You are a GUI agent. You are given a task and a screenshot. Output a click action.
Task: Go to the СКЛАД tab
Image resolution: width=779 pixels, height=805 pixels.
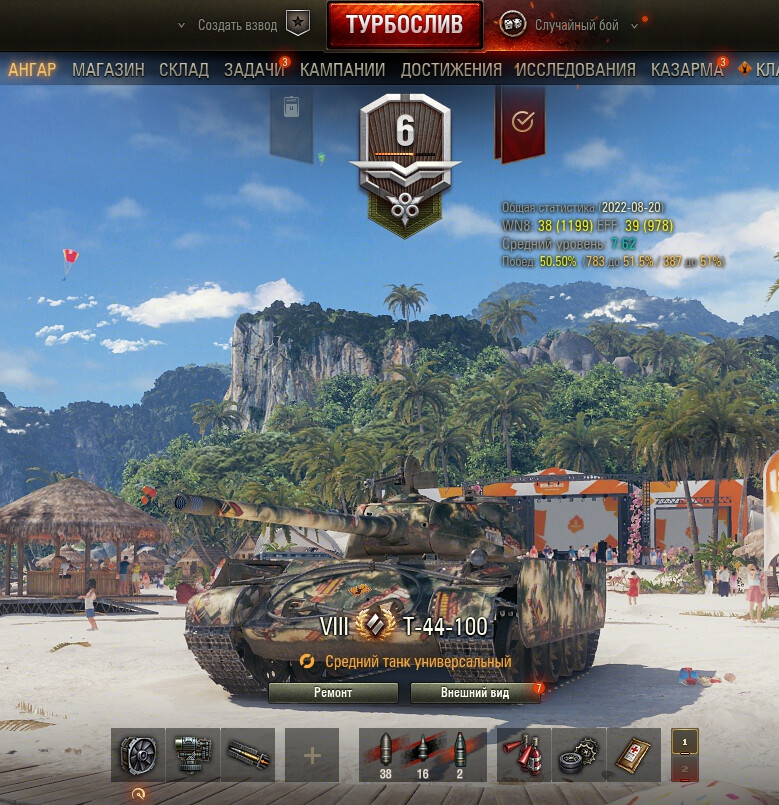pos(183,70)
